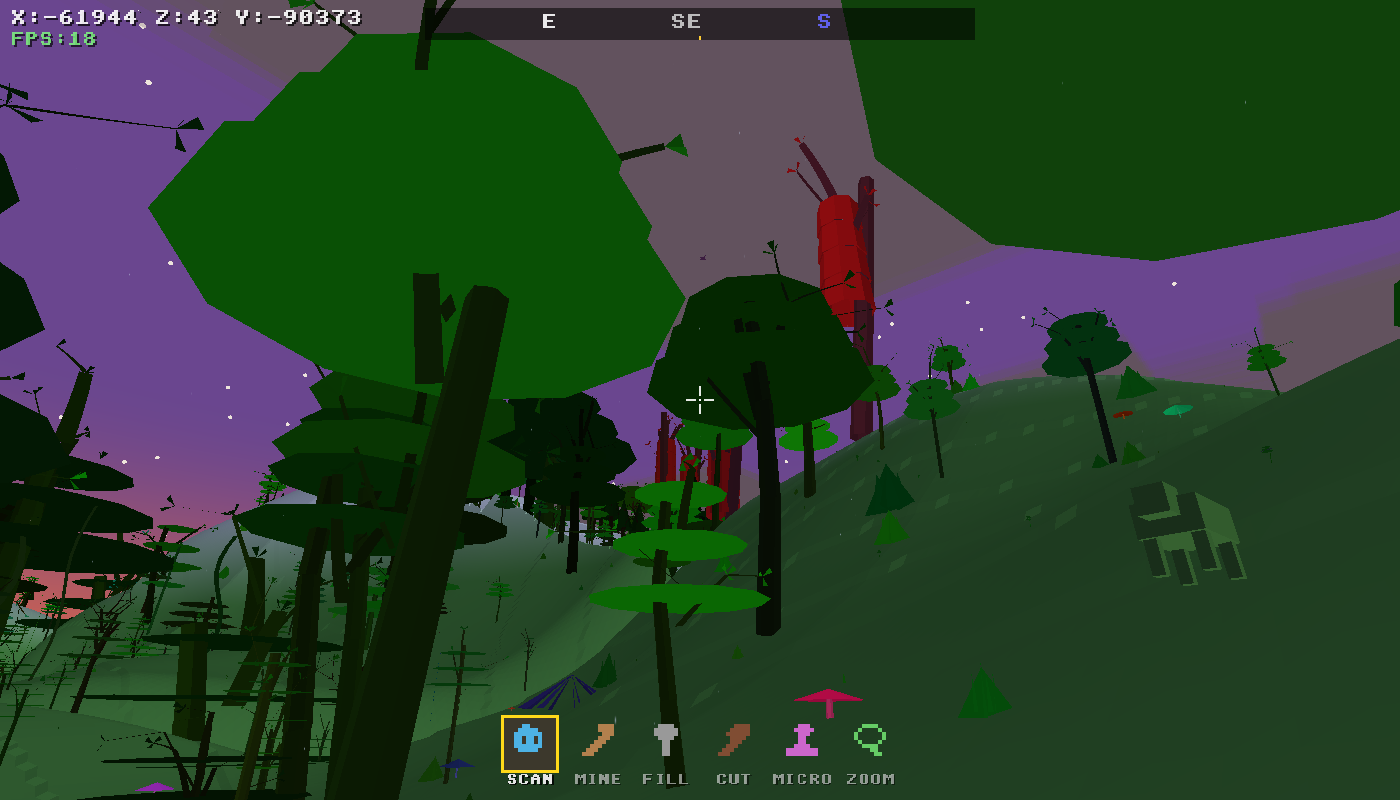Click the blue S marker on the compass
The width and height of the screenshot is (1400, 800).
coord(823,20)
